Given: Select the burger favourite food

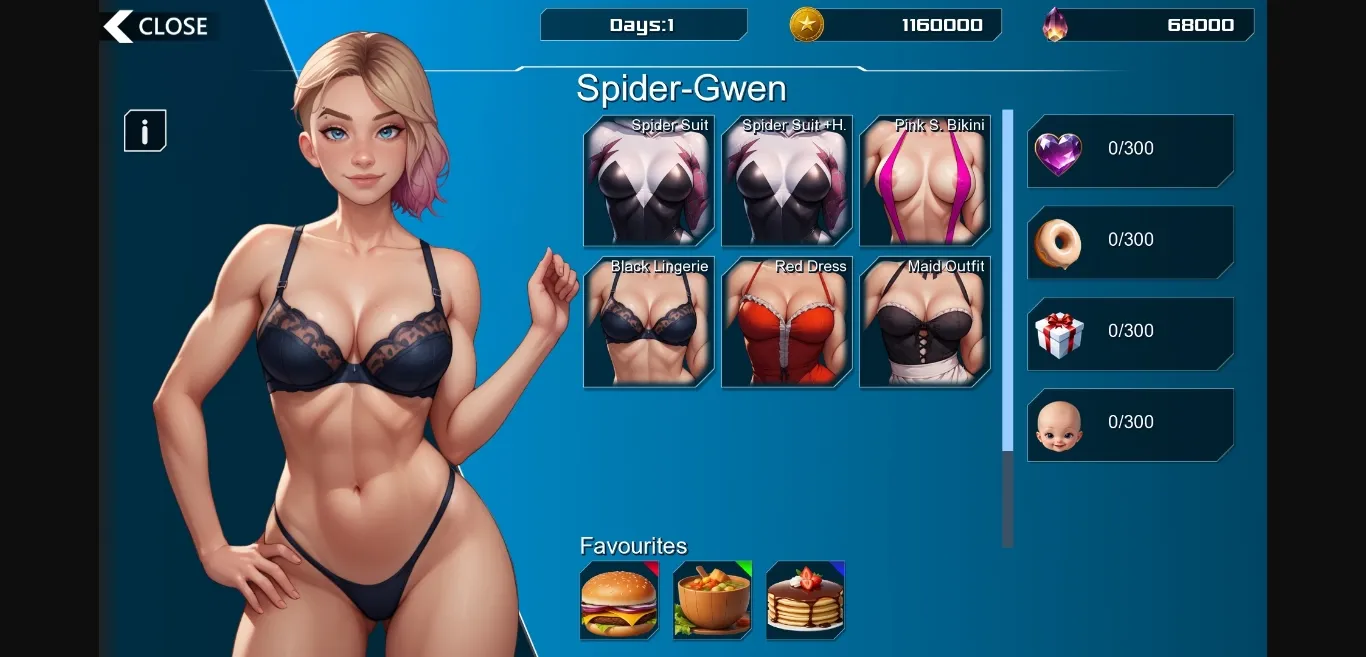Looking at the screenshot, I should click(619, 600).
